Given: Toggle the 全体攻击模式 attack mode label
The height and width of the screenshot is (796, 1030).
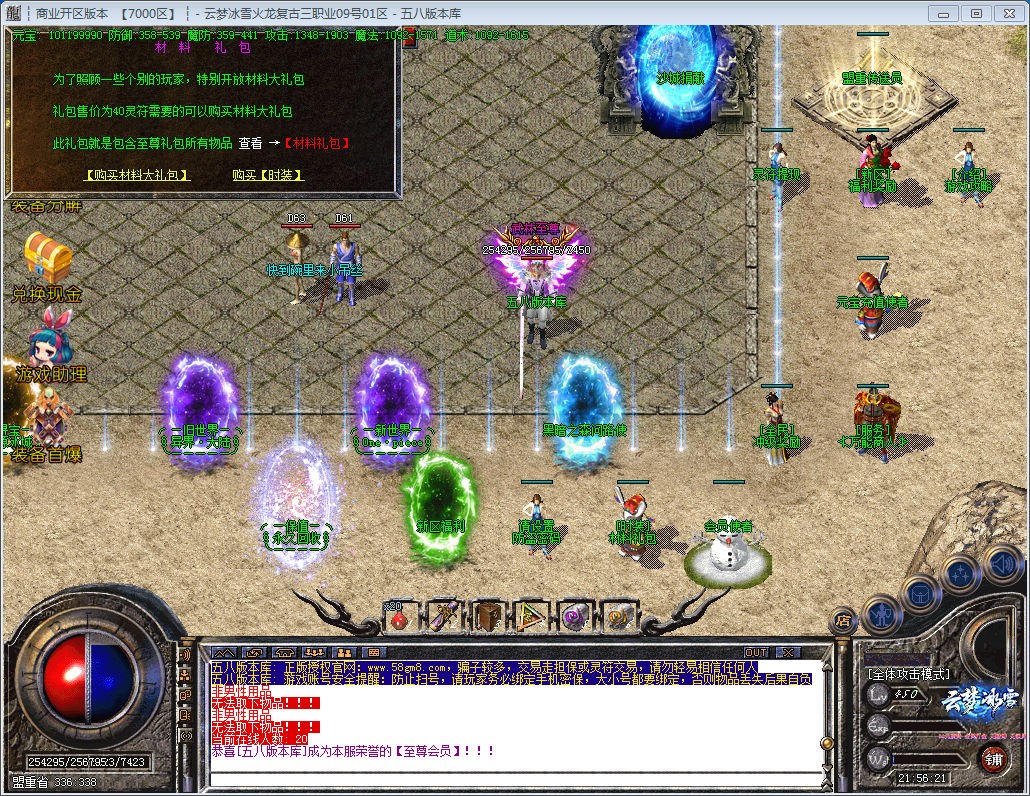Looking at the screenshot, I should (908, 674).
